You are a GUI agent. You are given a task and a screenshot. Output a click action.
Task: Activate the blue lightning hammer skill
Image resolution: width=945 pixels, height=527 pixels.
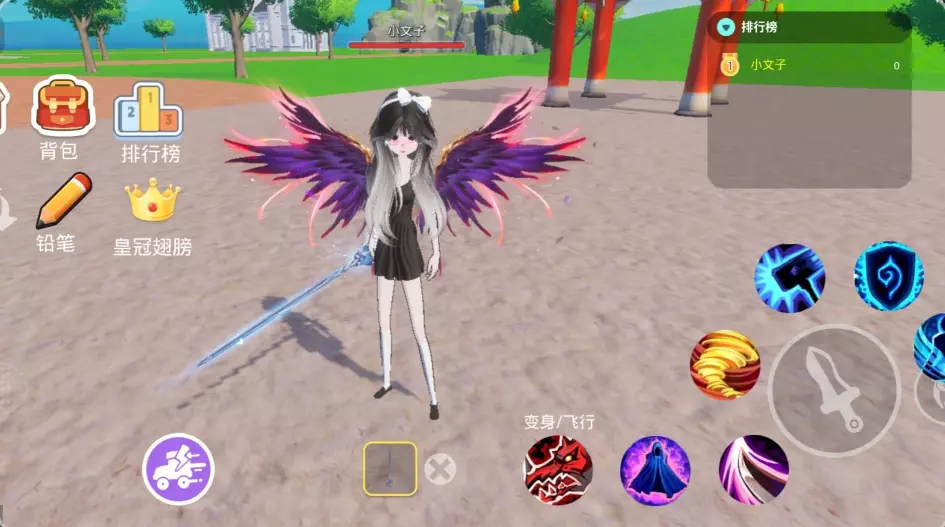click(789, 277)
